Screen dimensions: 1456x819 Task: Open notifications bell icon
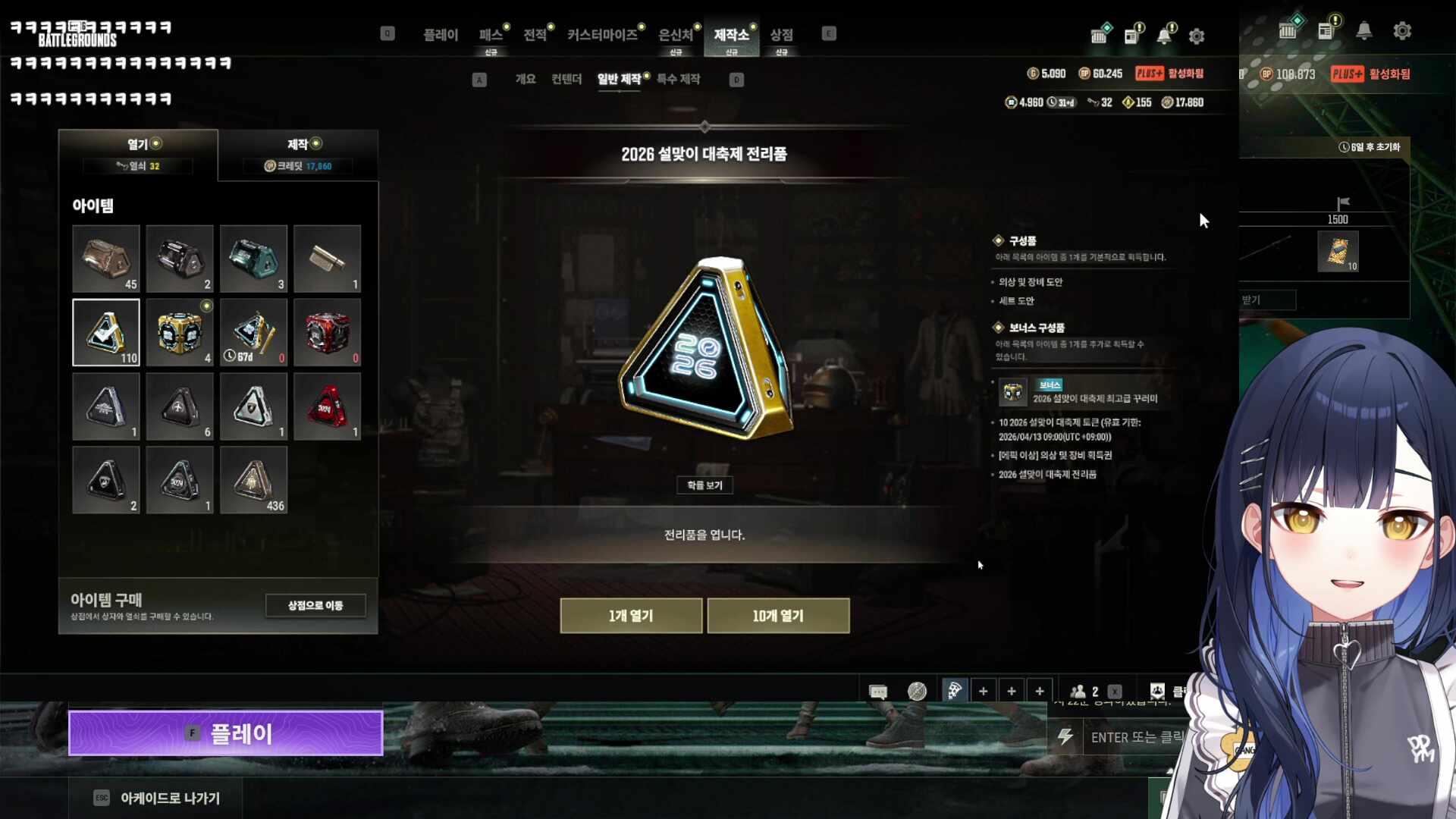pyautogui.click(x=1164, y=36)
